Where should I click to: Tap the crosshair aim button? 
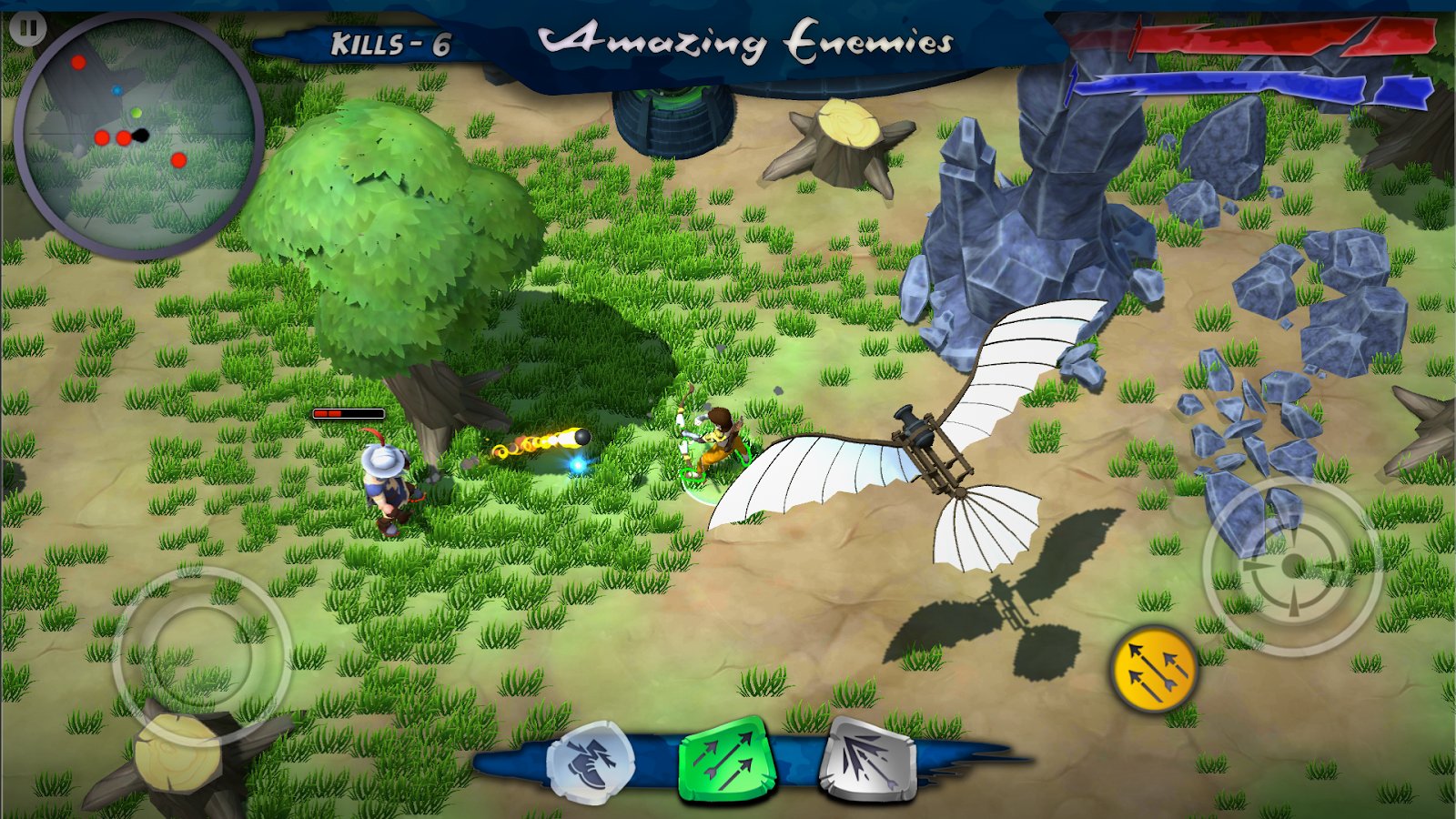pos(1291,565)
